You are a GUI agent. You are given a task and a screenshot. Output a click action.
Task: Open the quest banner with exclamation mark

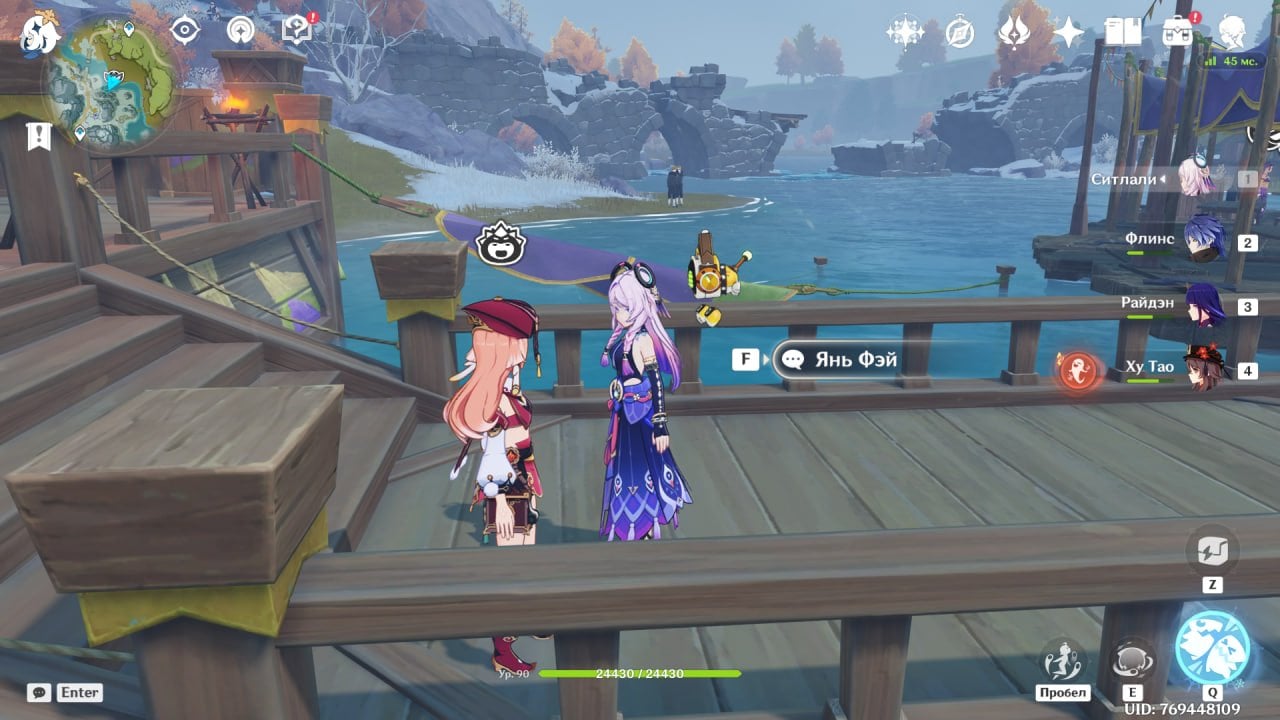(x=38, y=136)
